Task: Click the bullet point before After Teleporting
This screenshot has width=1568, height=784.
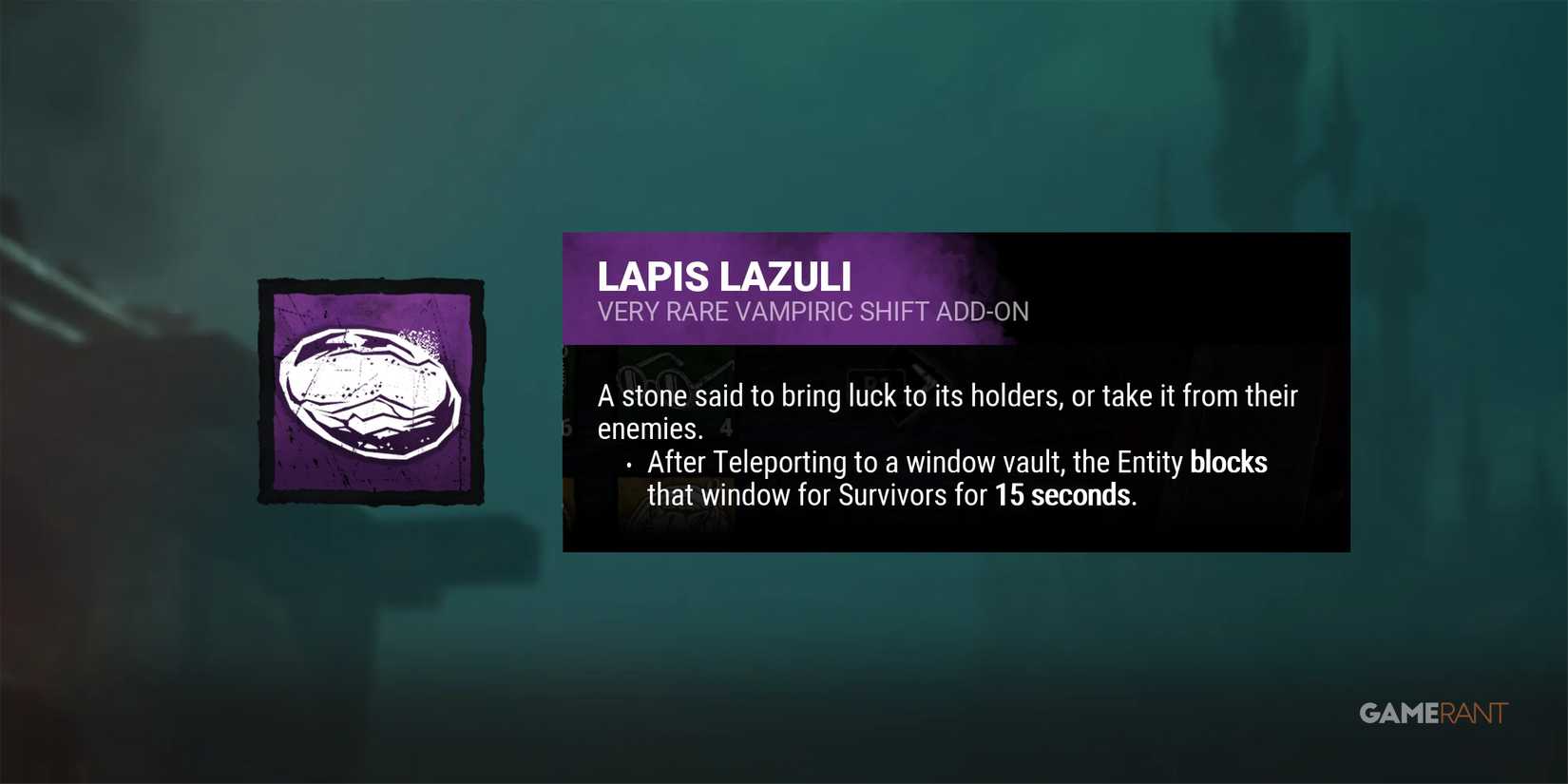Action: [630, 465]
